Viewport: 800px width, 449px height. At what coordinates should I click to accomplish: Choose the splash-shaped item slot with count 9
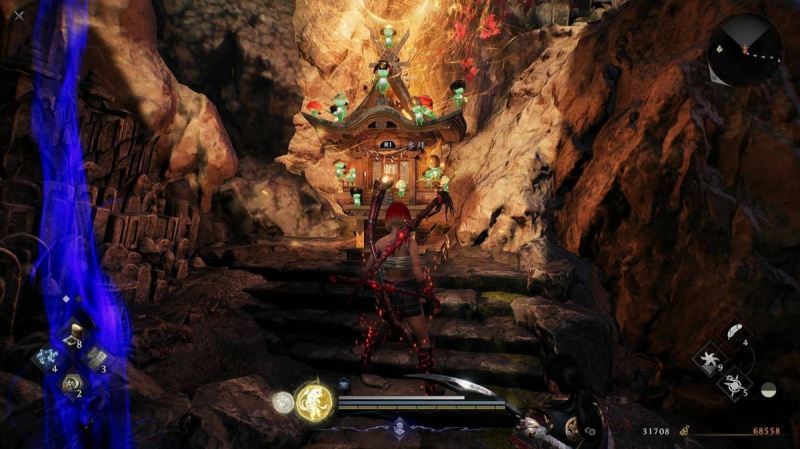pos(709,358)
